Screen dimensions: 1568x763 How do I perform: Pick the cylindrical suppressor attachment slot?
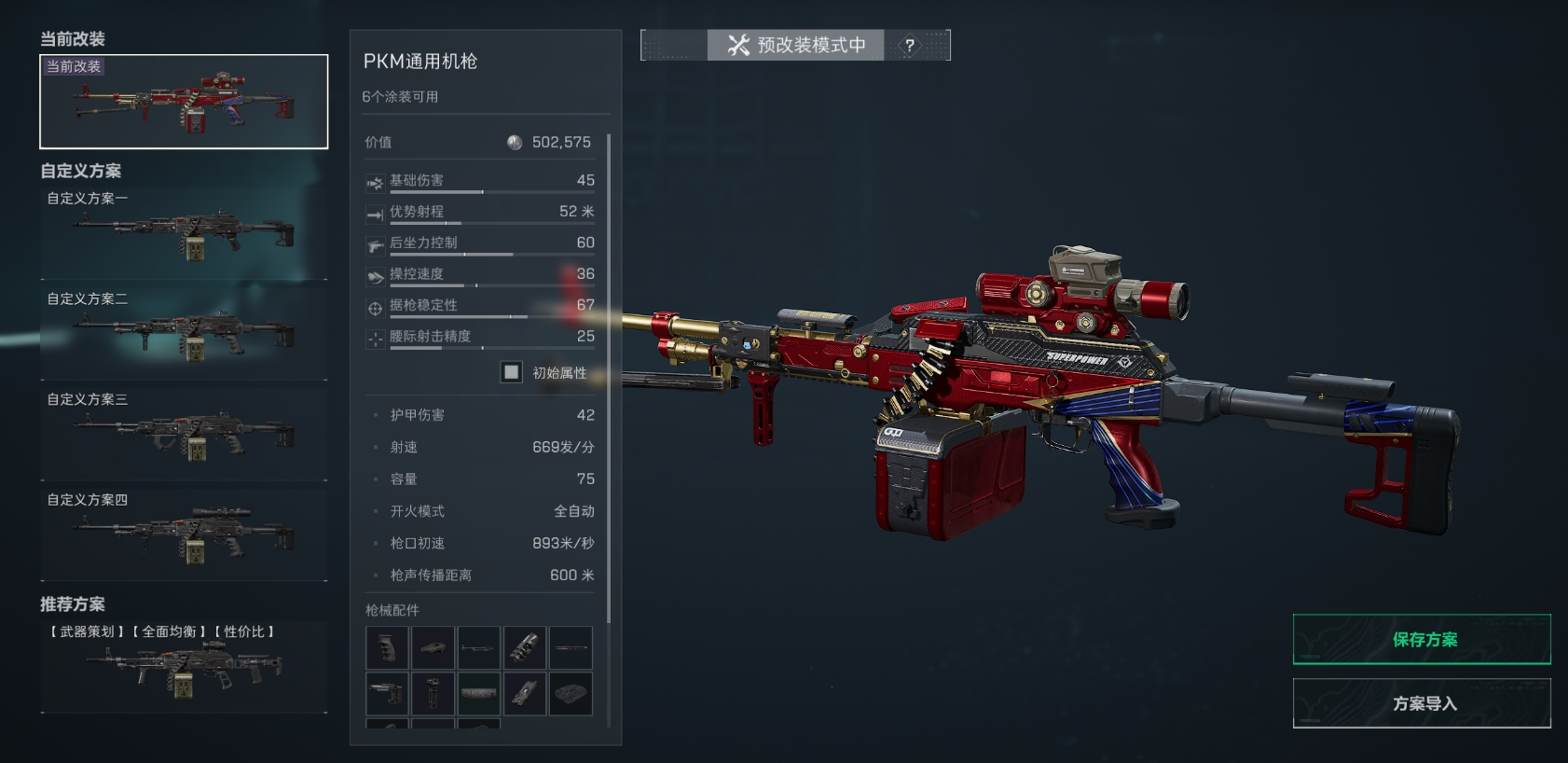pyautogui.click(x=479, y=694)
